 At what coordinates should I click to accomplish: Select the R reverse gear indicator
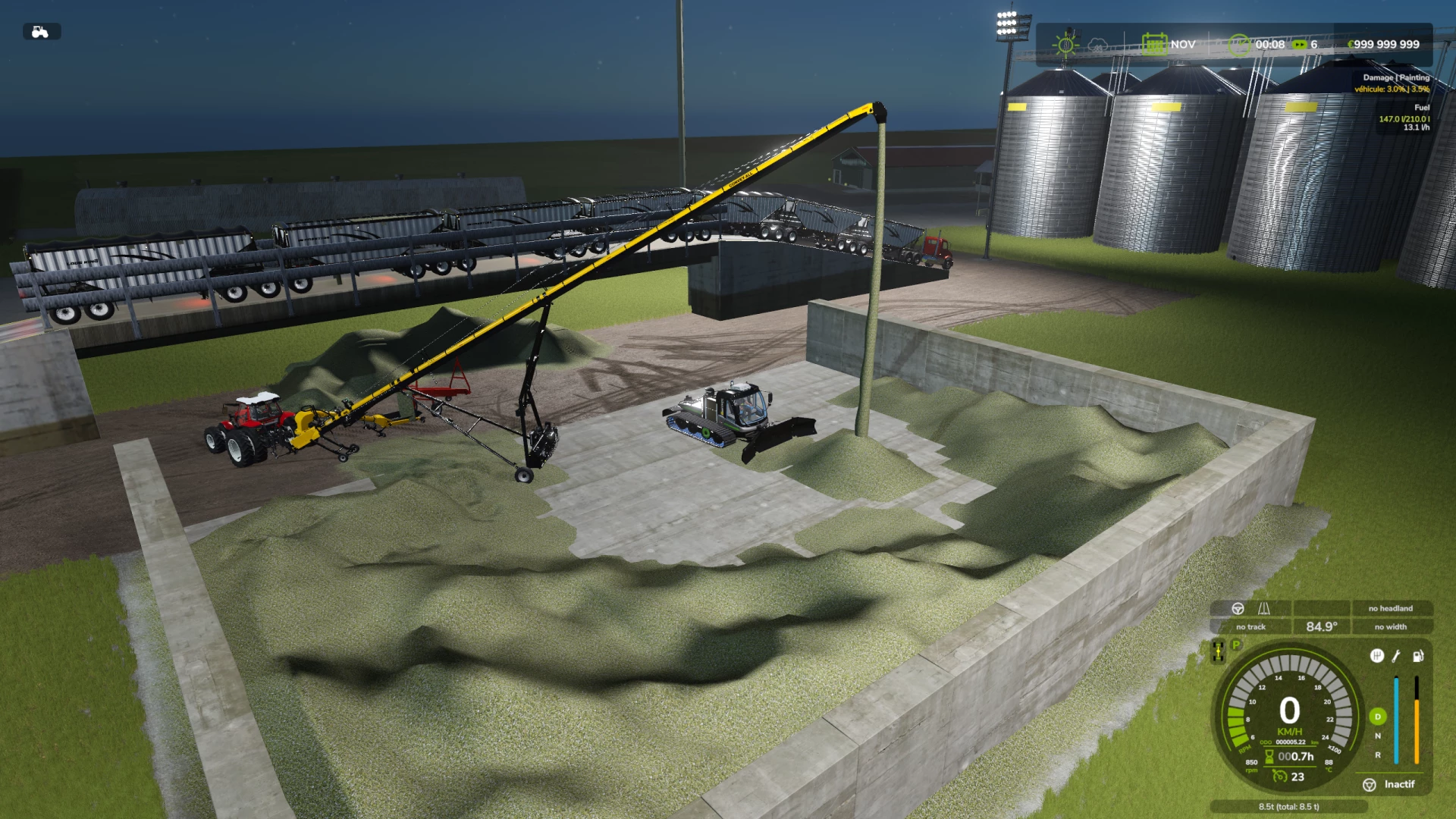(x=1378, y=755)
